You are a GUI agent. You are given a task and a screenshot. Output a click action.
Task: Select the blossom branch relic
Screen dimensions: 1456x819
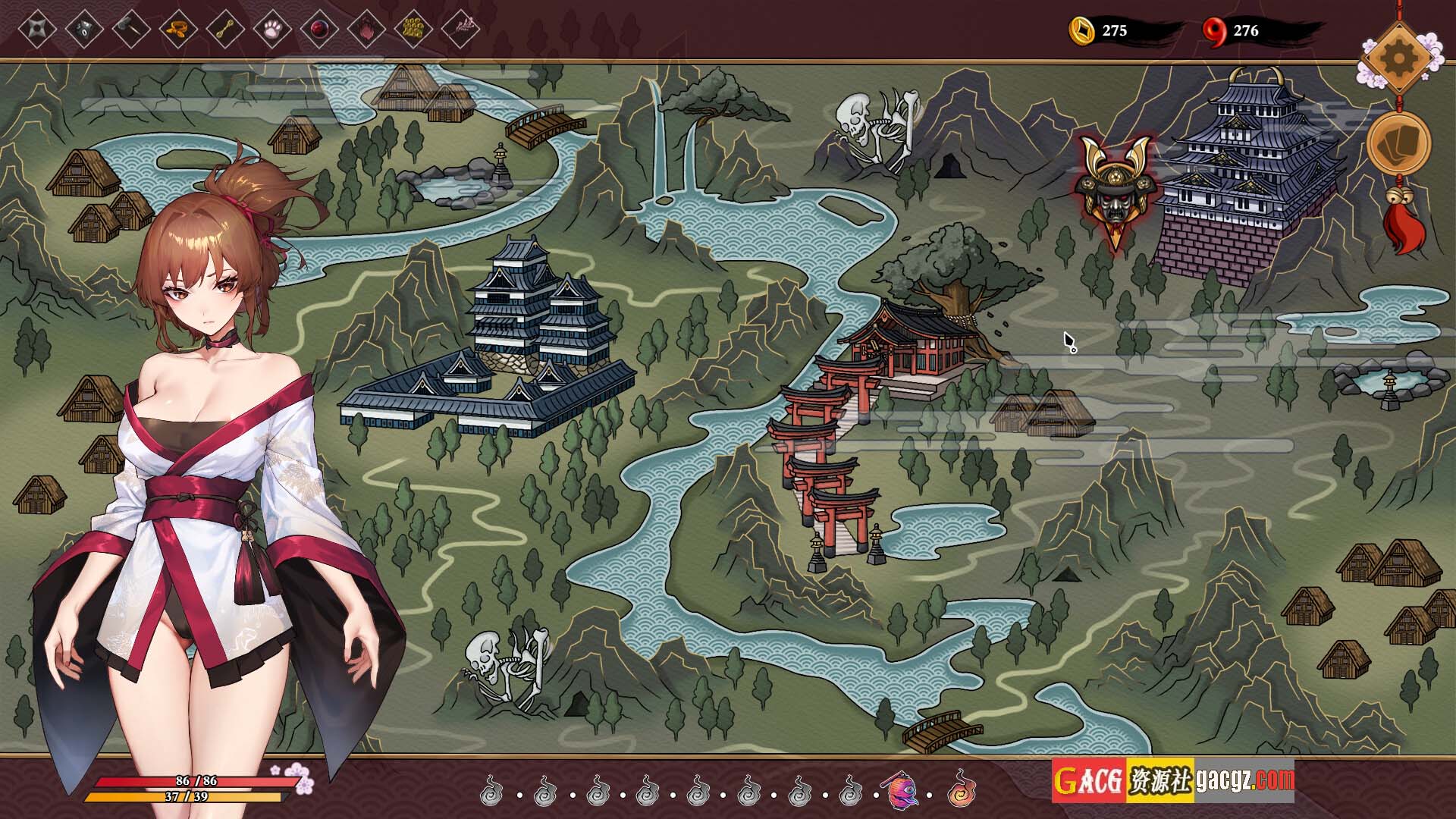click(460, 30)
